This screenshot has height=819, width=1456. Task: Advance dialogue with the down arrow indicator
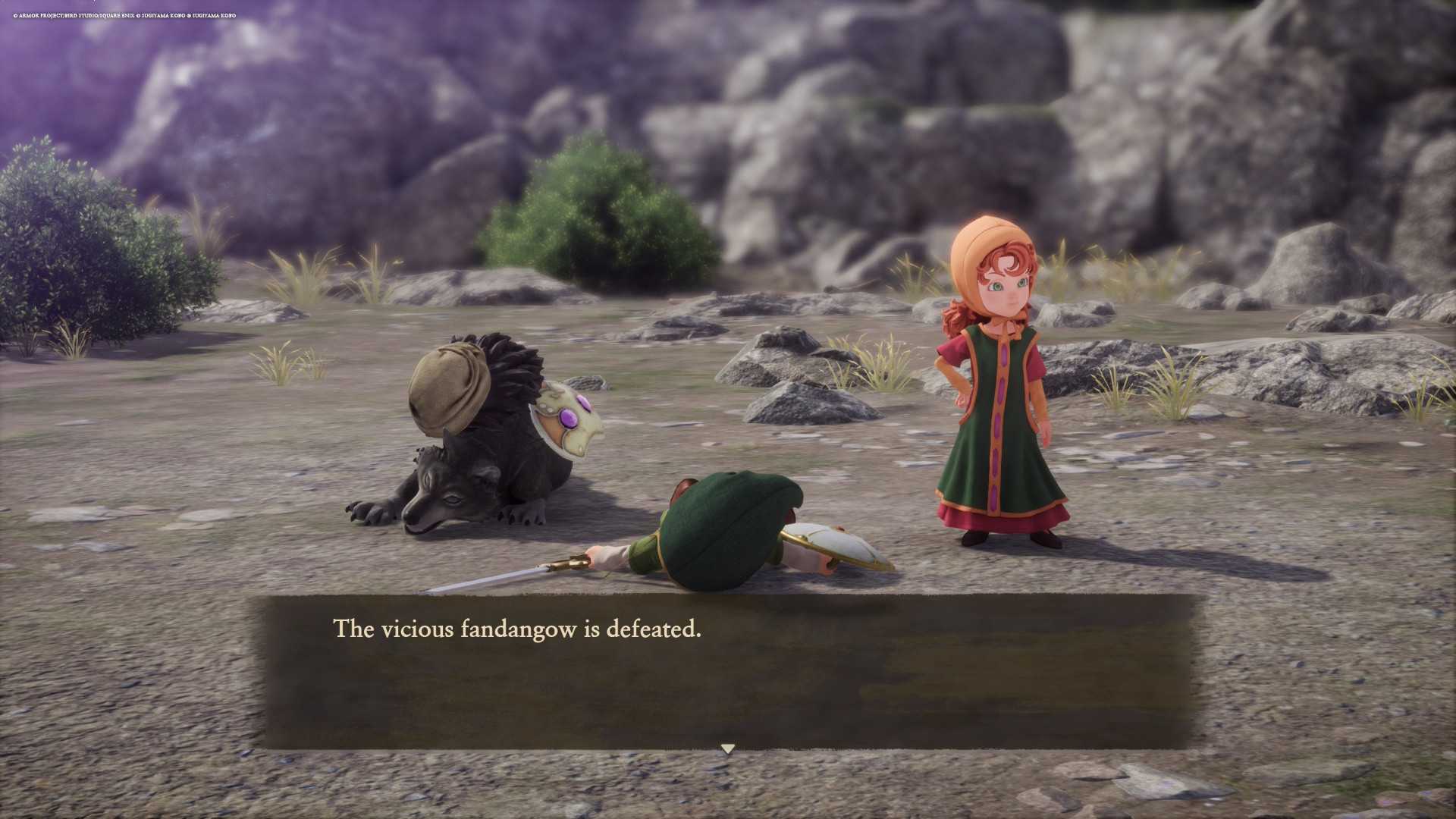tap(728, 748)
